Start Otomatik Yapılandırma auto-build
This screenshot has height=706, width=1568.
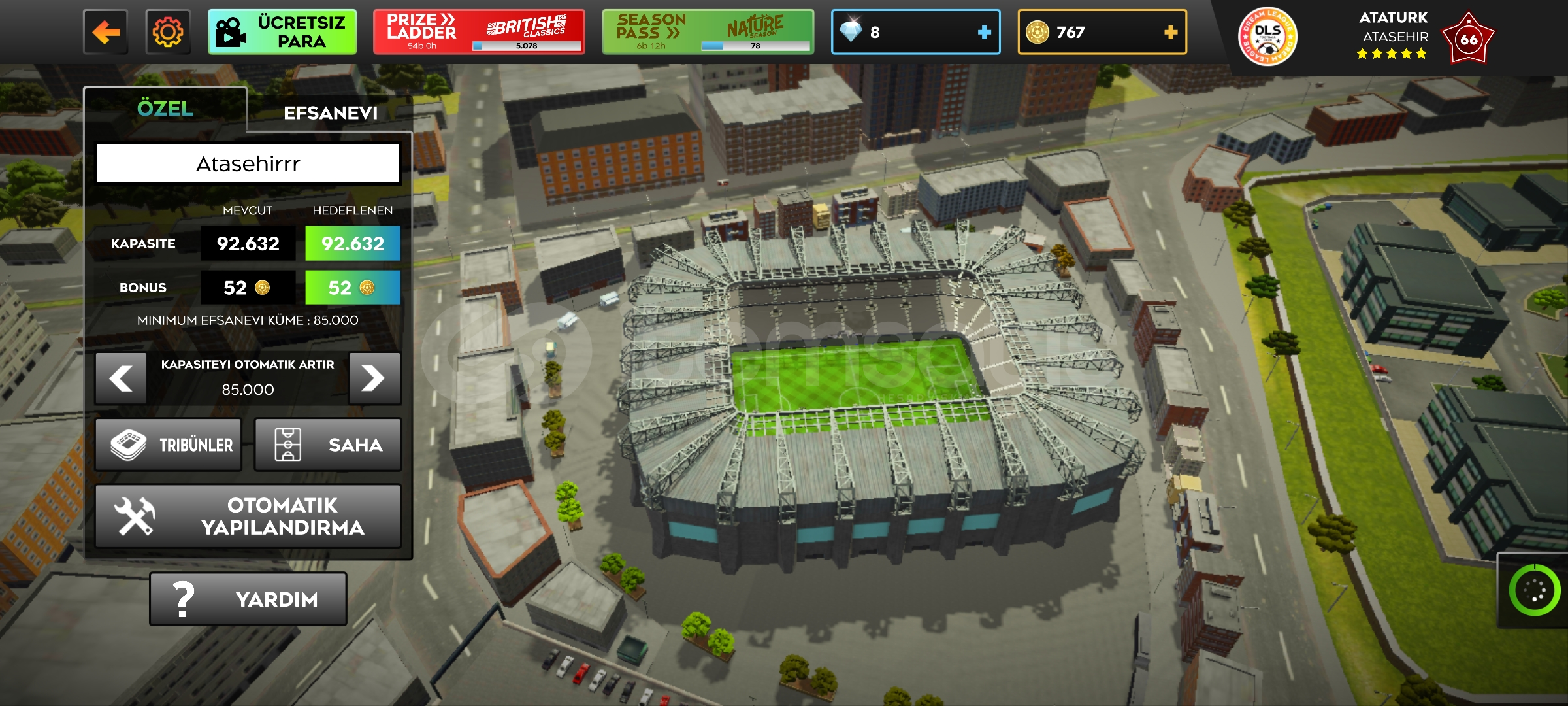[x=248, y=516]
